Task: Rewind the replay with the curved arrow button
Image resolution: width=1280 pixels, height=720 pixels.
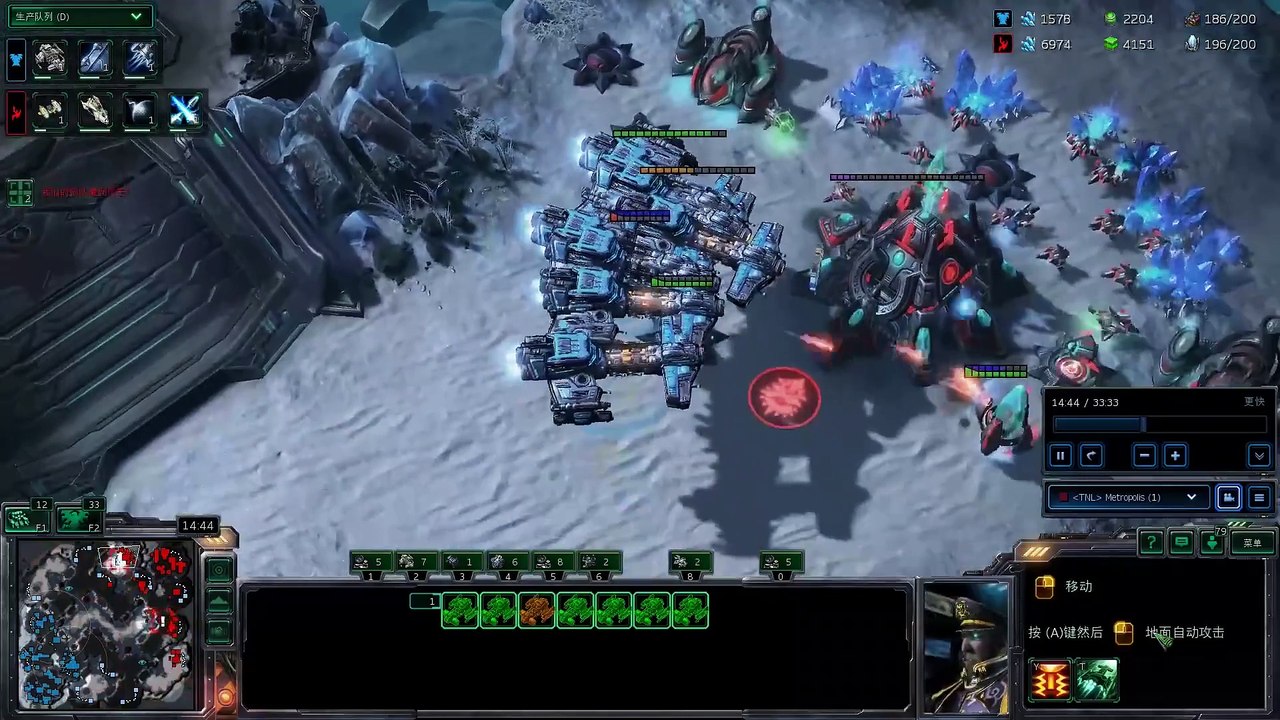Action: tap(1091, 456)
